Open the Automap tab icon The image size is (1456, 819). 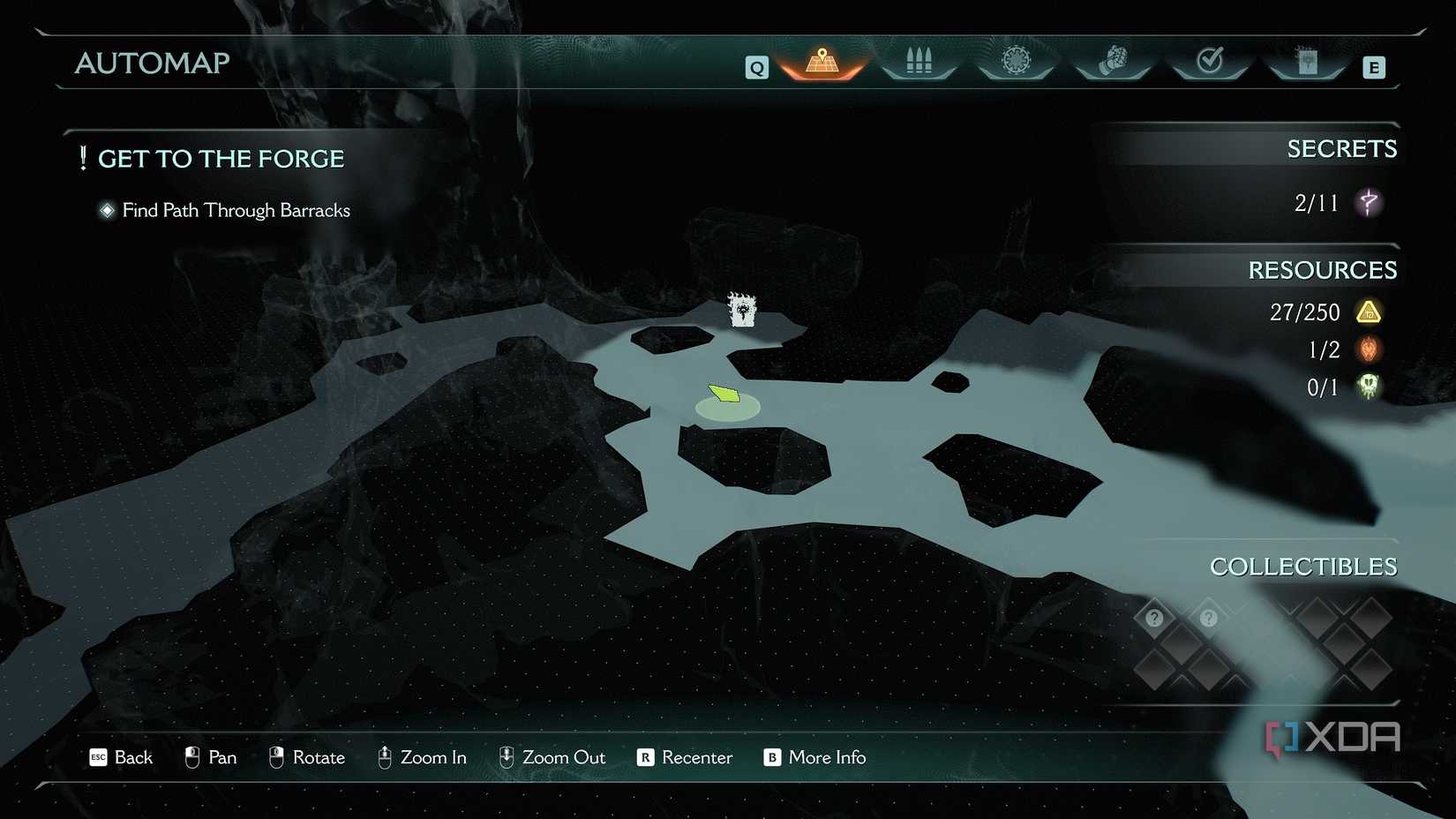pos(821,62)
